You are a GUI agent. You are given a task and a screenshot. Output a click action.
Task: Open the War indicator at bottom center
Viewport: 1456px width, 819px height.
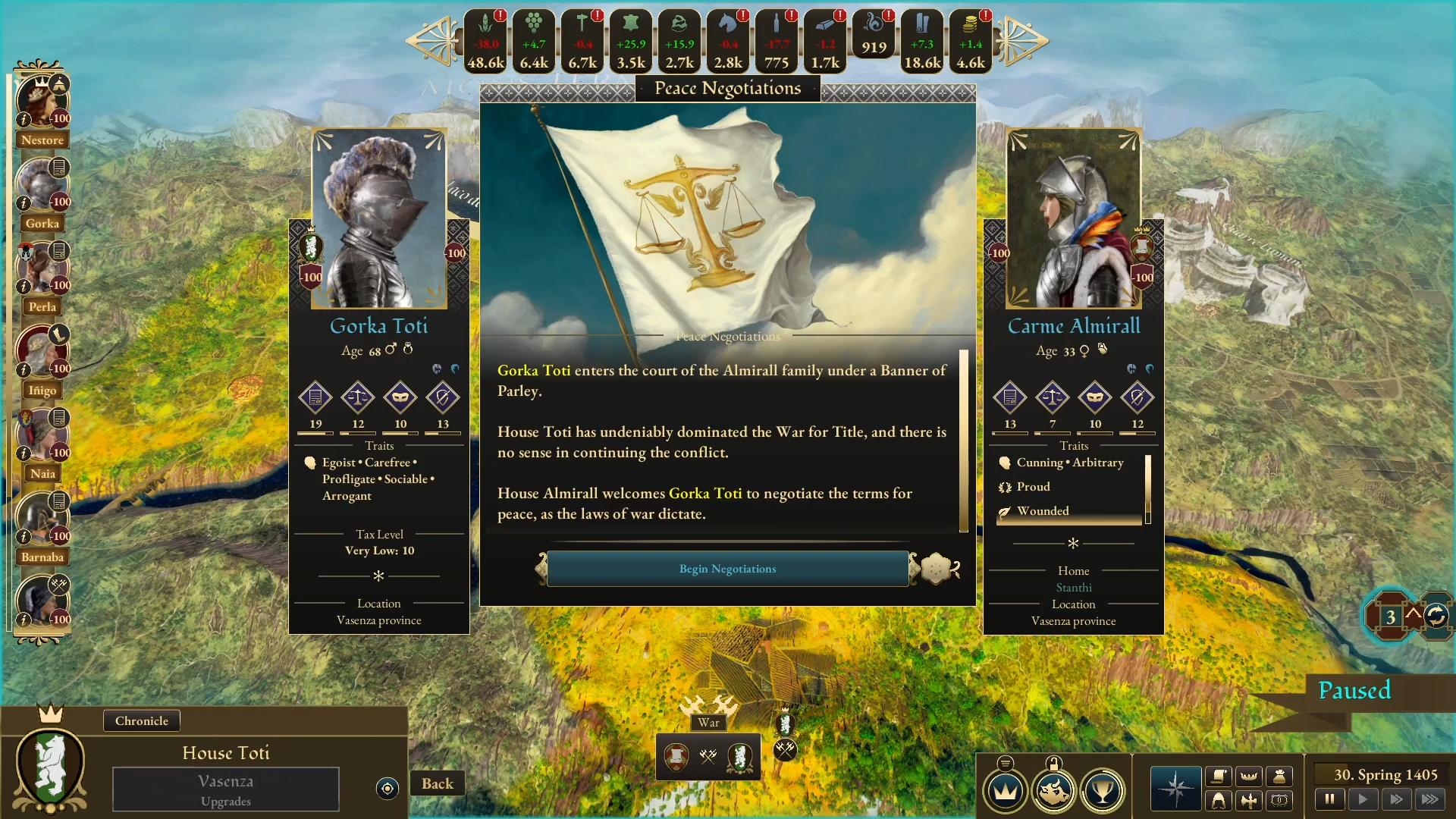(x=708, y=755)
